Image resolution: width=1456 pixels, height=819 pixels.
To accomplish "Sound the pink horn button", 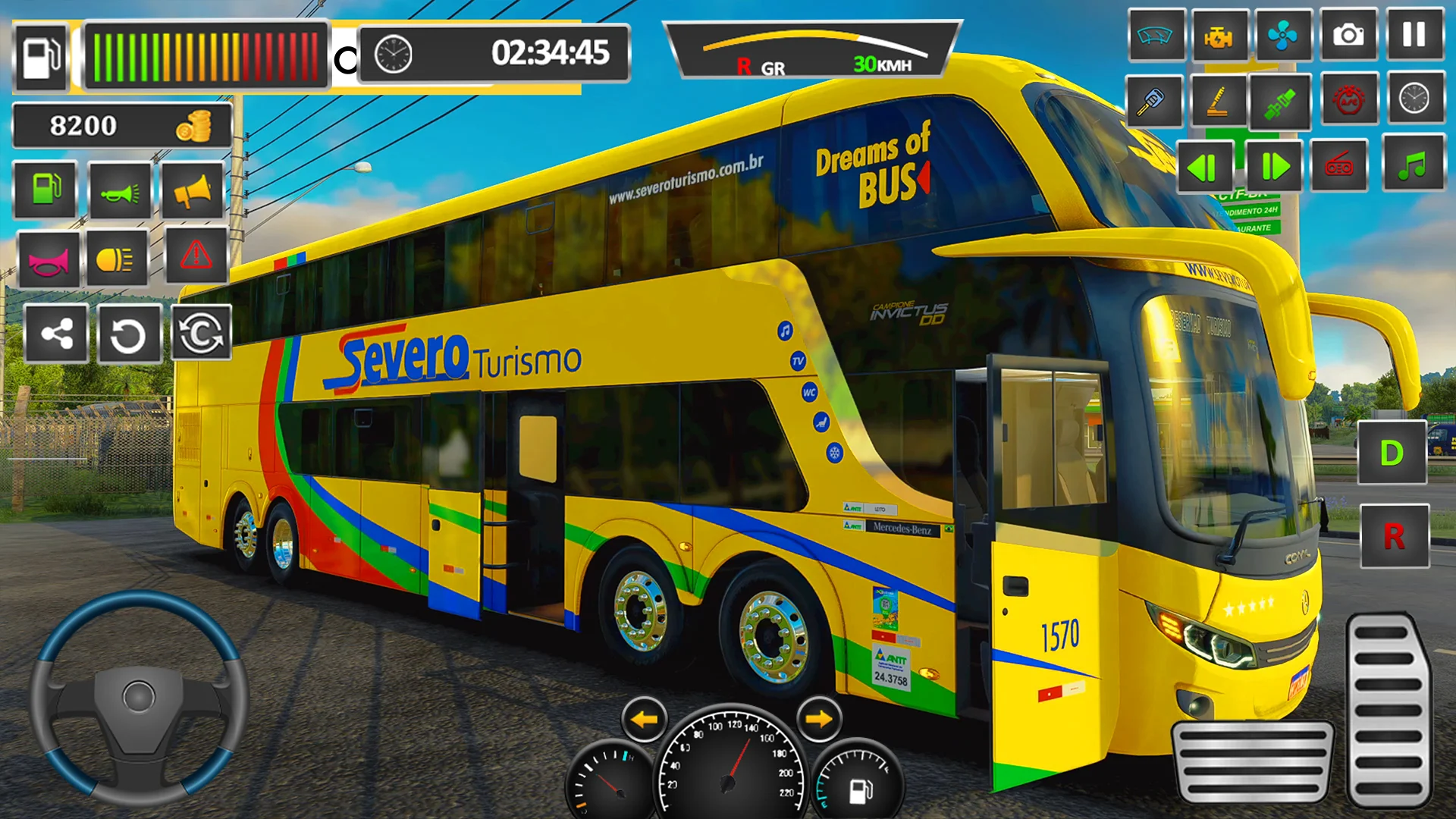I will tap(49, 261).
